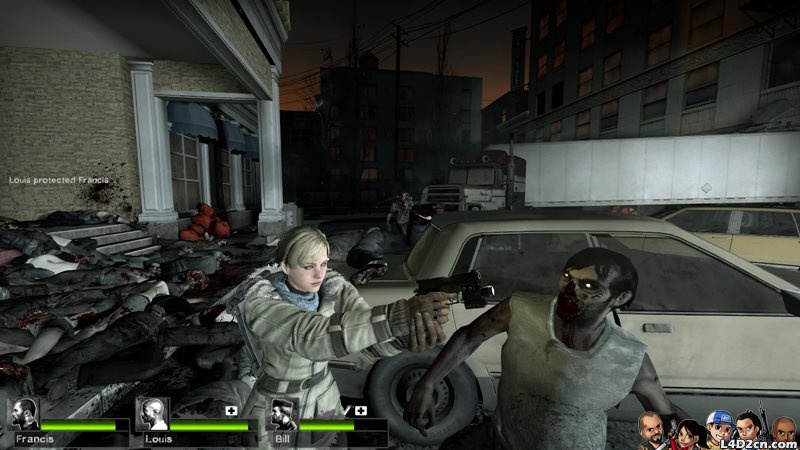800x450 pixels.
Task: Select Louis's teammate portrait
Action: pyautogui.click(x=152, y=414)
